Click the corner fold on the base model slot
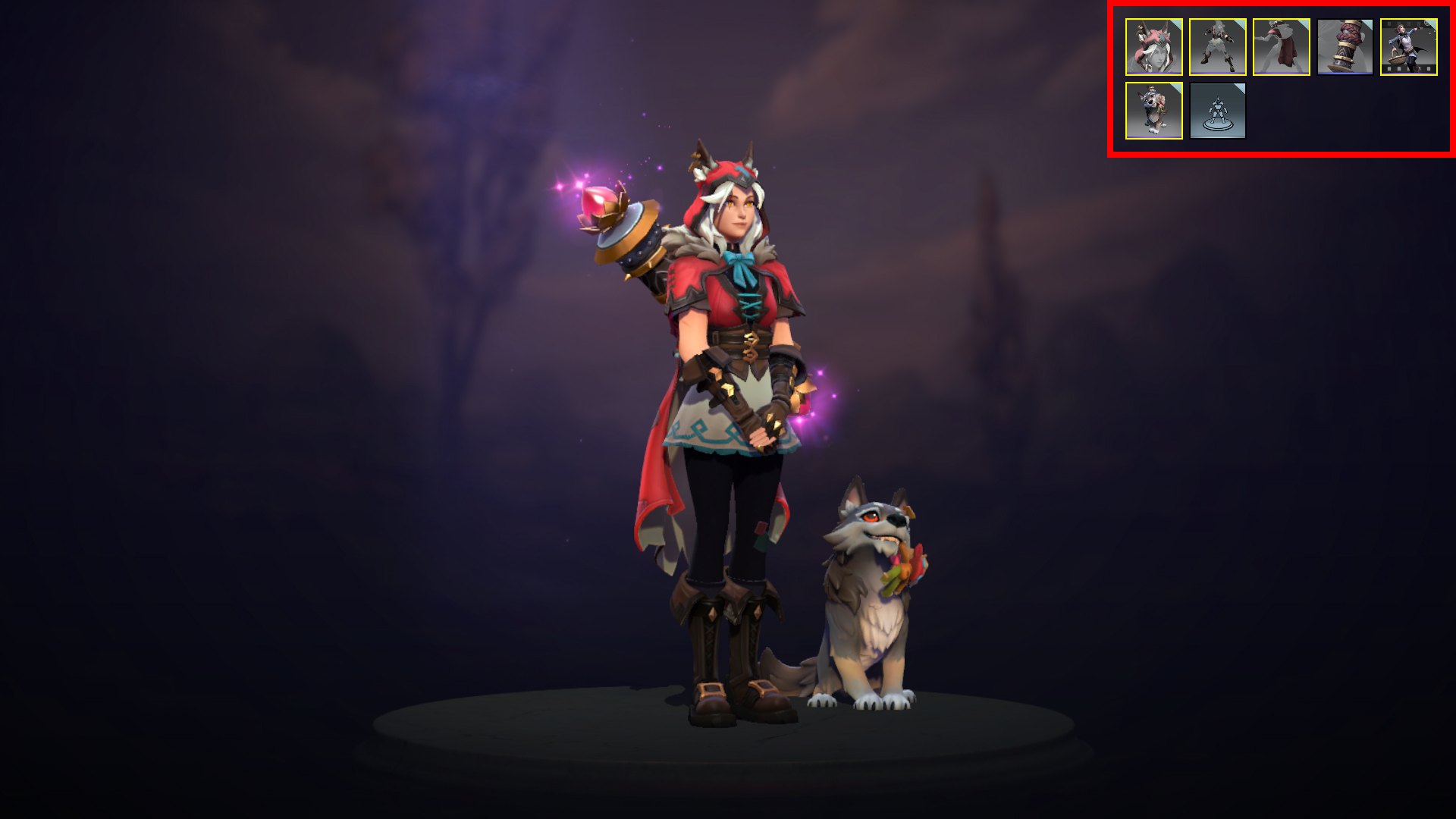This screenshot has width=1456, height=819. 1241,89
